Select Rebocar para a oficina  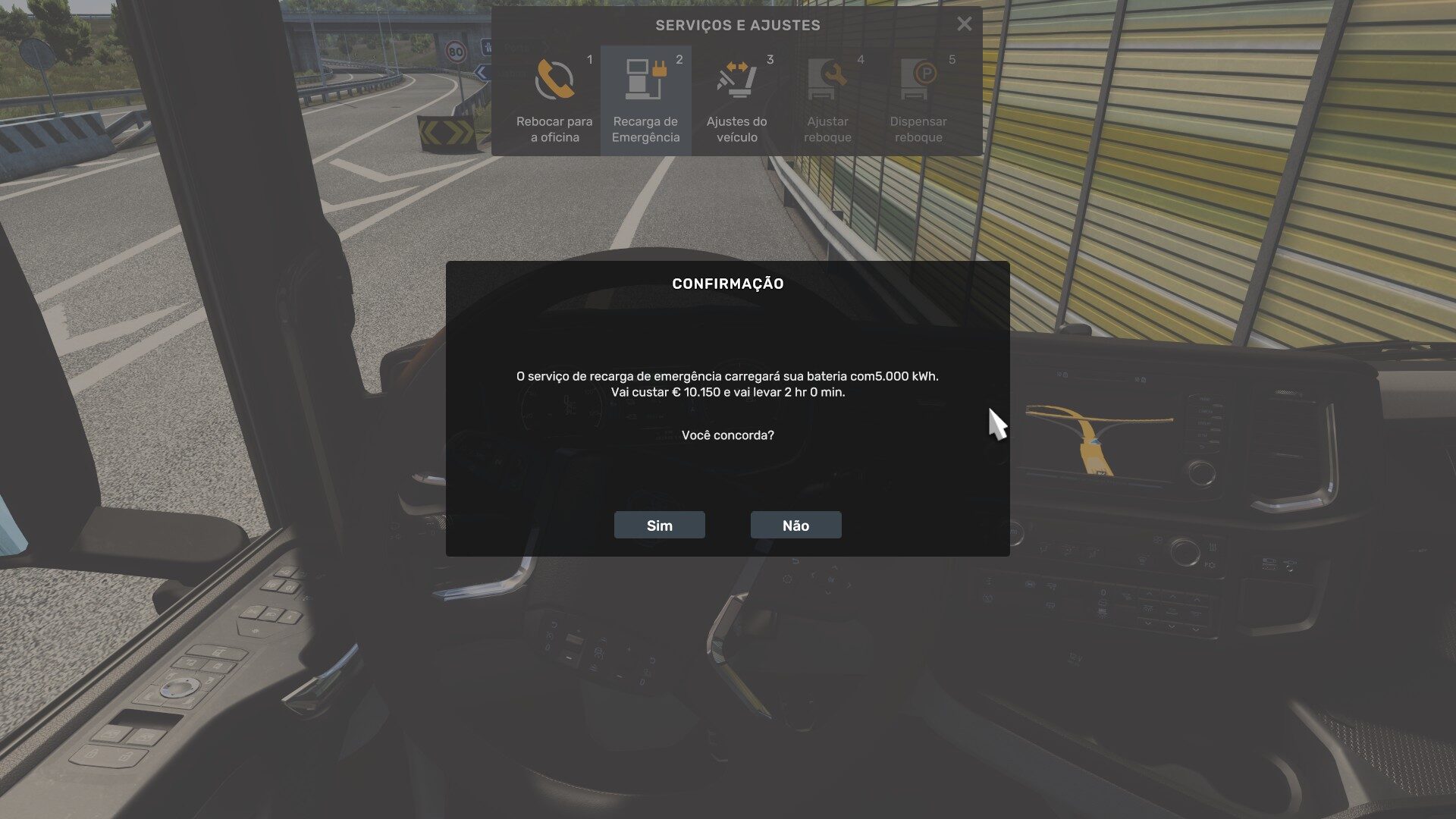coord(554,100)
